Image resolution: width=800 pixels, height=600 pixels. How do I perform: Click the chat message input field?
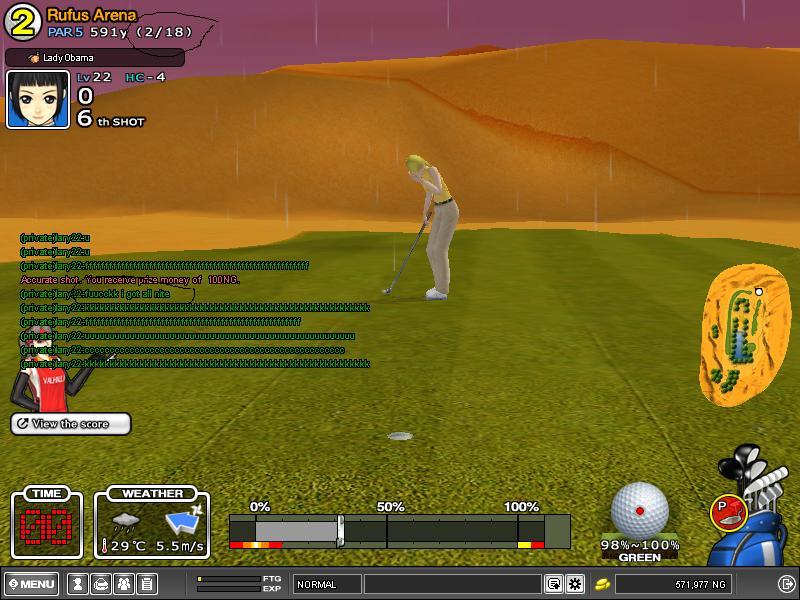452,584
